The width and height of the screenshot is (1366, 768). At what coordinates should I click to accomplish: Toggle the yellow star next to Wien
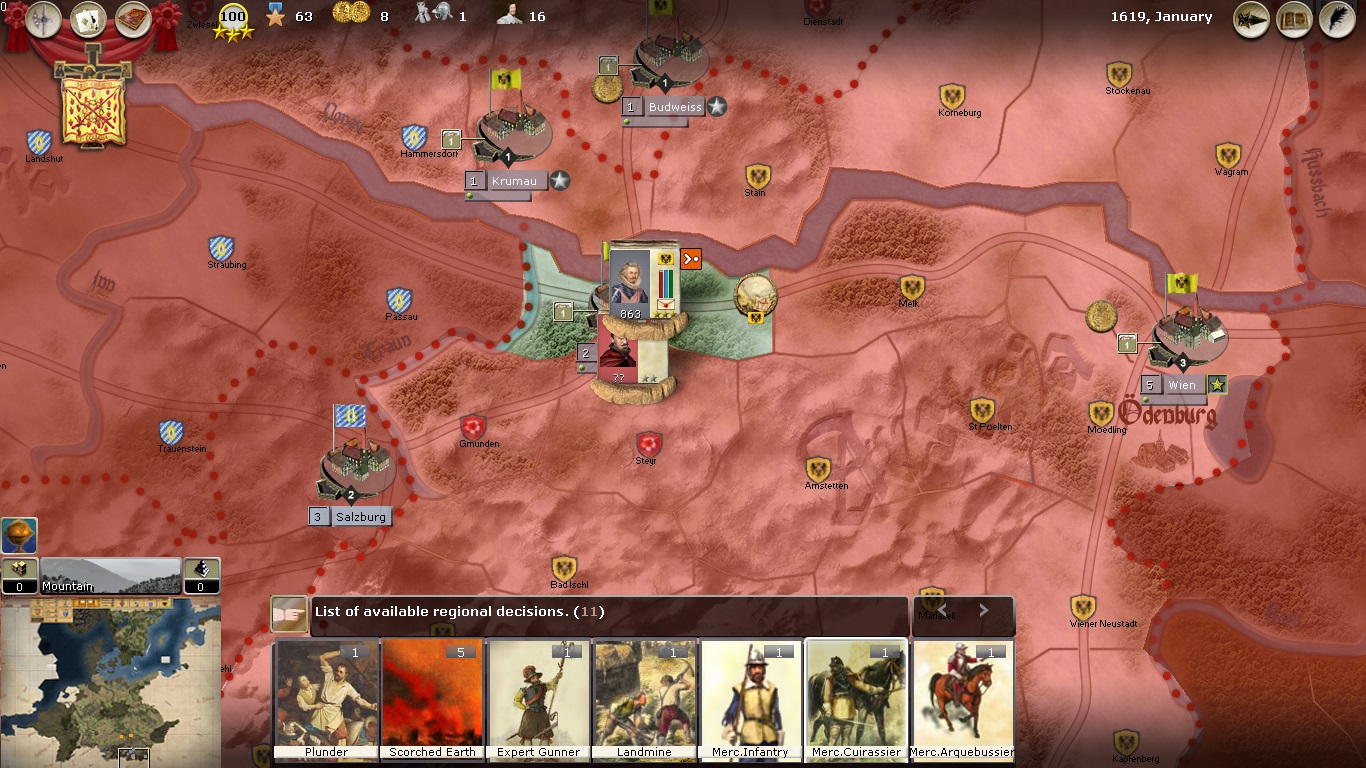click(1216, 383)
